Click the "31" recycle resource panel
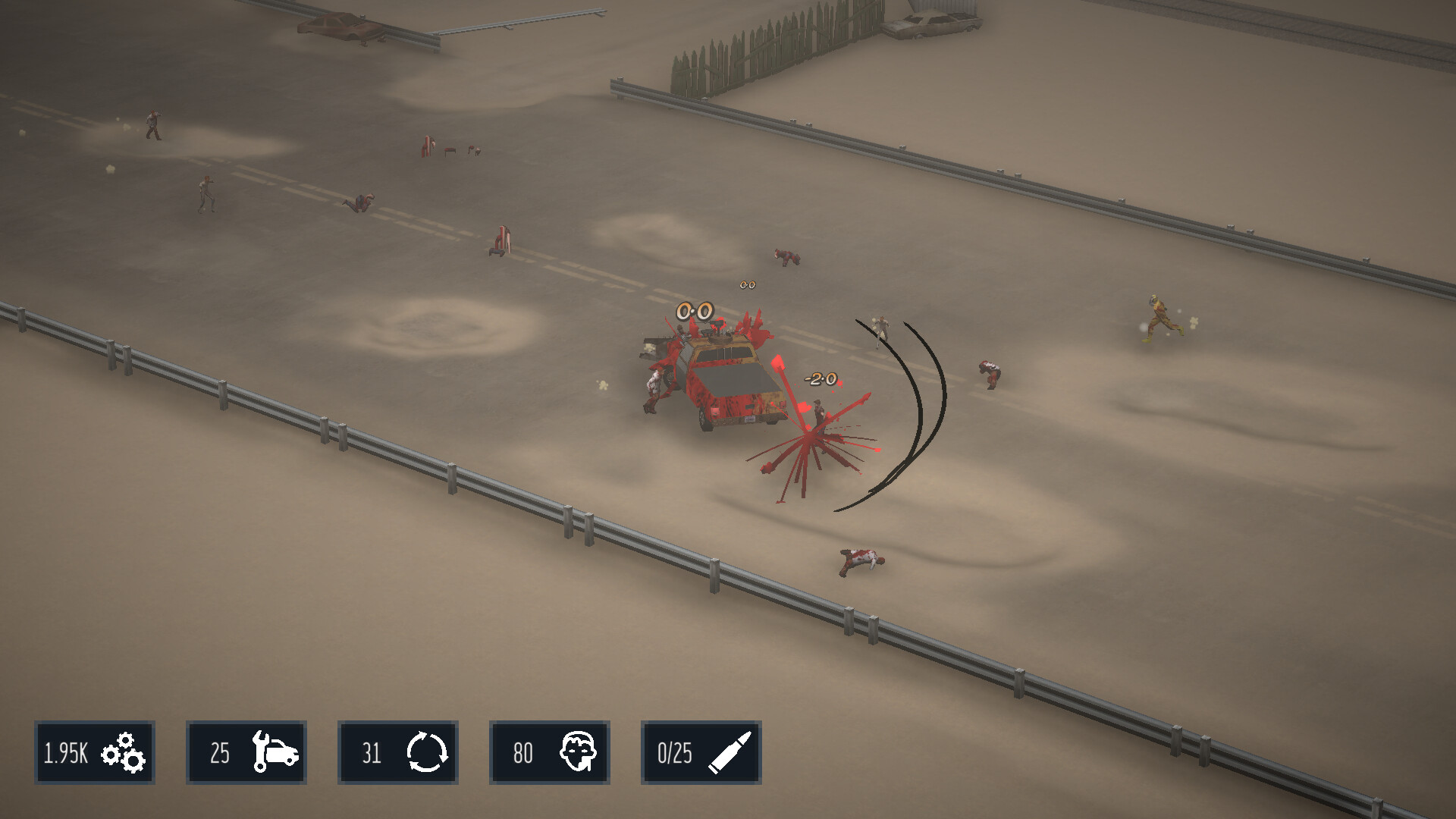Viewport: 1456px width, 819px height. pyautogui.click(x=398, y=753)
